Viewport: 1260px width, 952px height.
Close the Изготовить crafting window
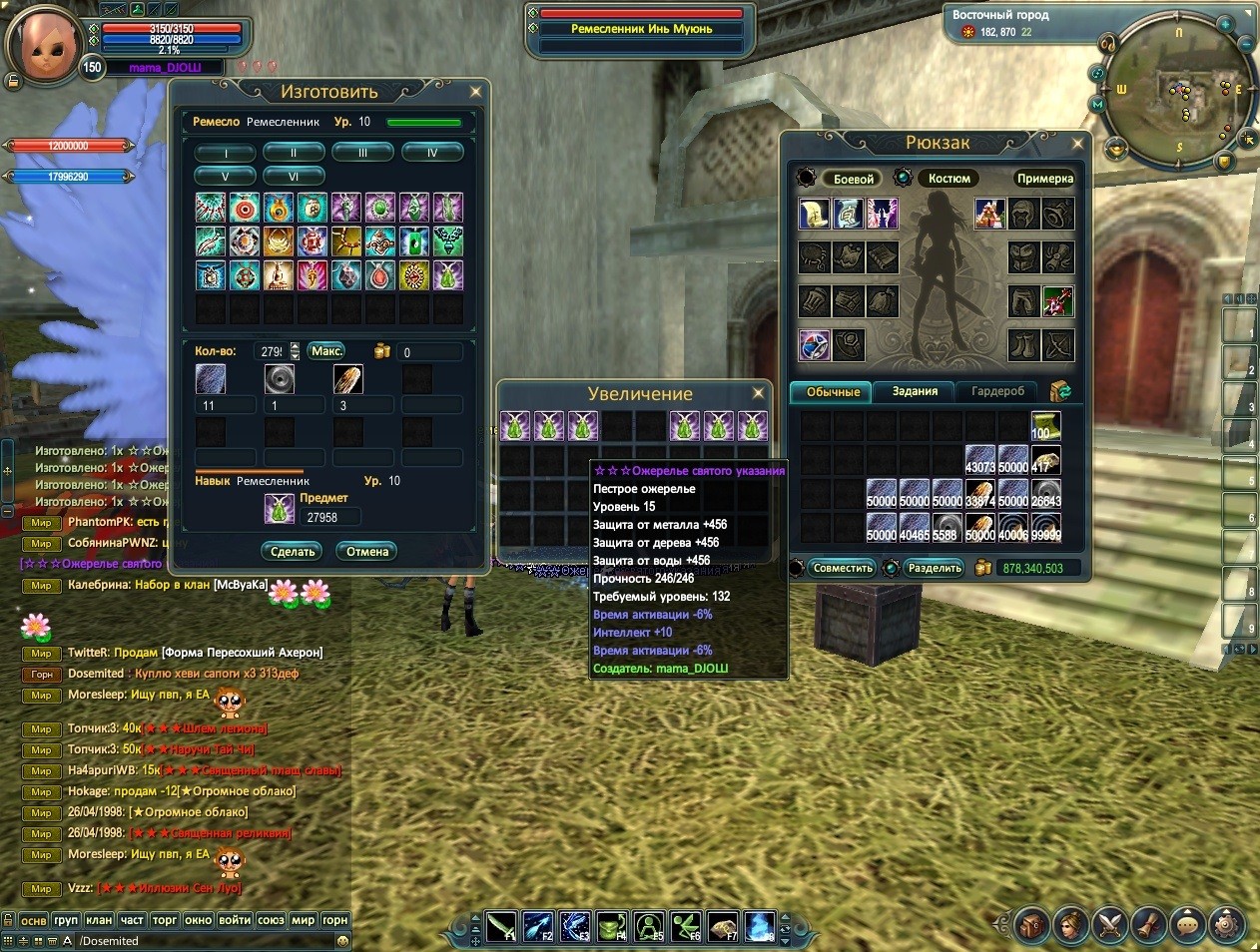475,92
